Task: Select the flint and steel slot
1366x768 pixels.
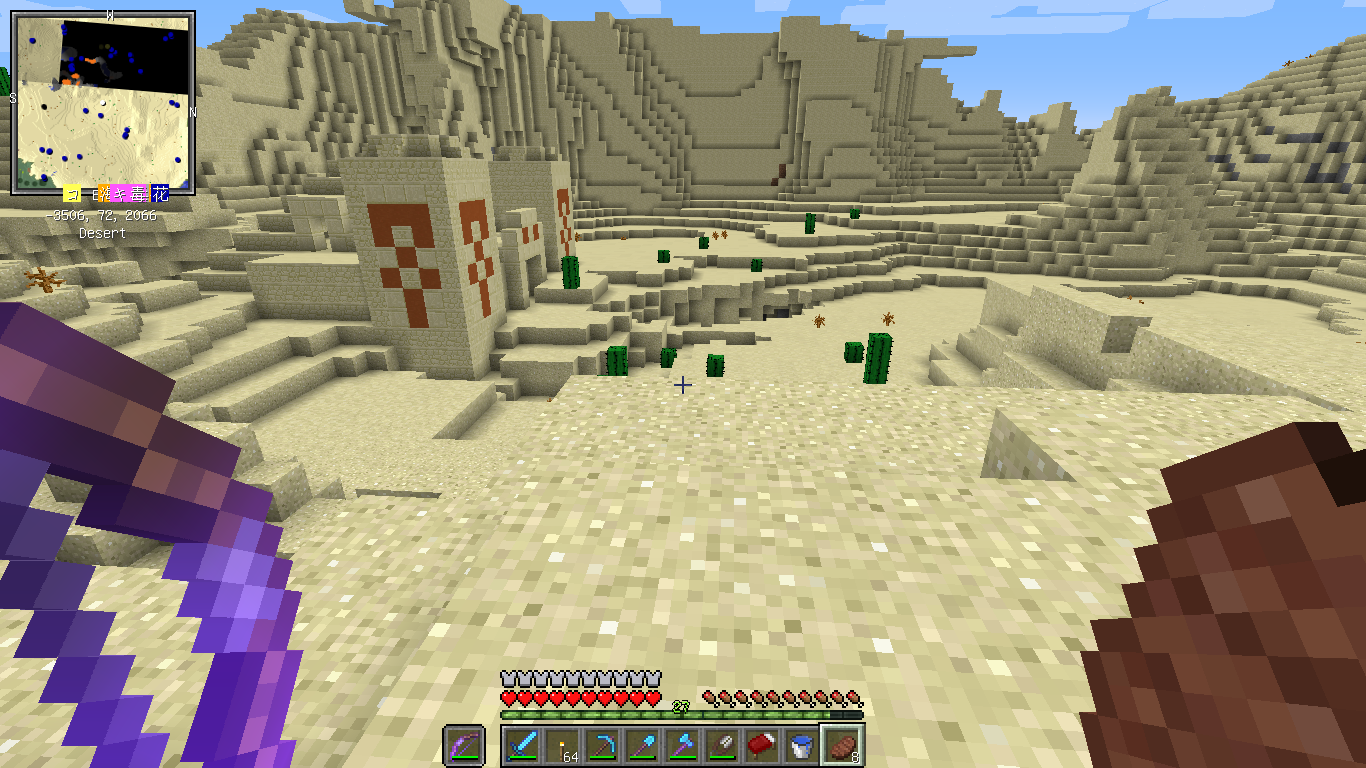Action: click(x=722, y=746)
